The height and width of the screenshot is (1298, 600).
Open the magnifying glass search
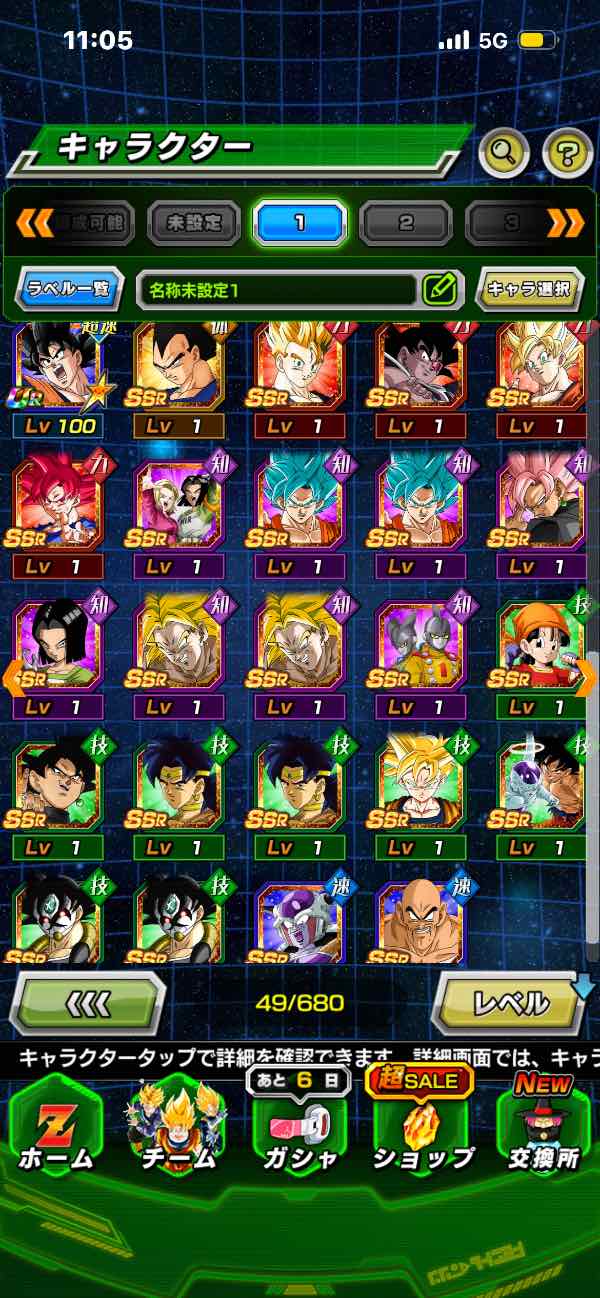click(x=504, y=152)
